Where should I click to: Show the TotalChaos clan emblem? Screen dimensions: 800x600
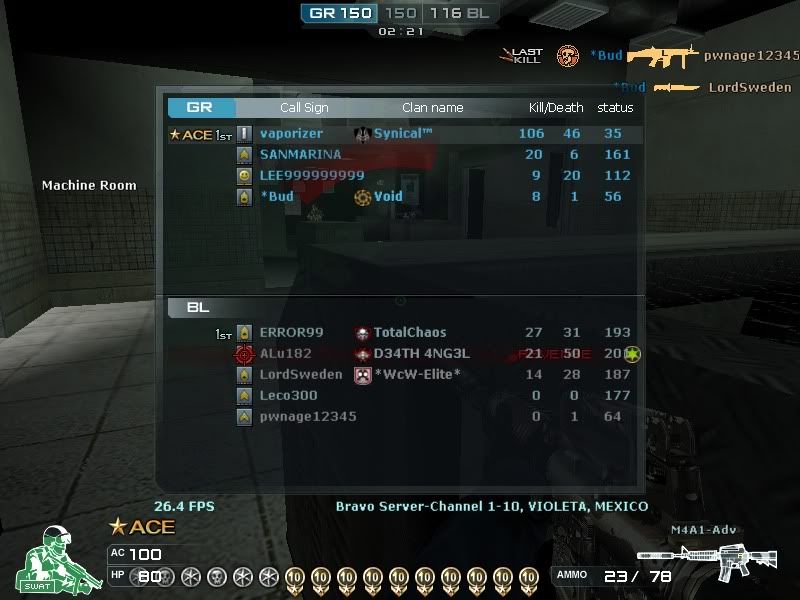point(363,333)
